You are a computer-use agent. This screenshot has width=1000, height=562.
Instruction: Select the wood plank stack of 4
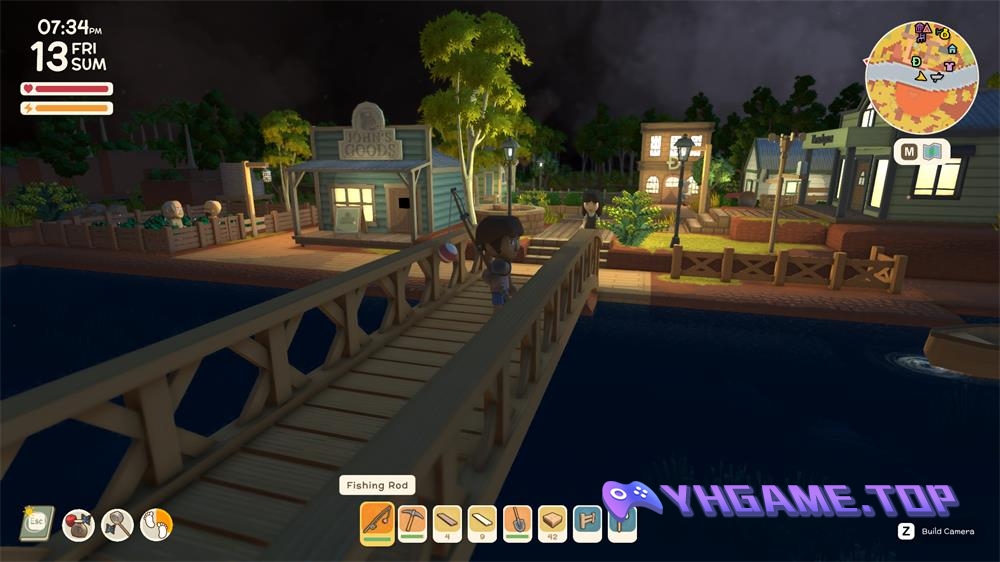pyautogui.click(x=447, y=522)
